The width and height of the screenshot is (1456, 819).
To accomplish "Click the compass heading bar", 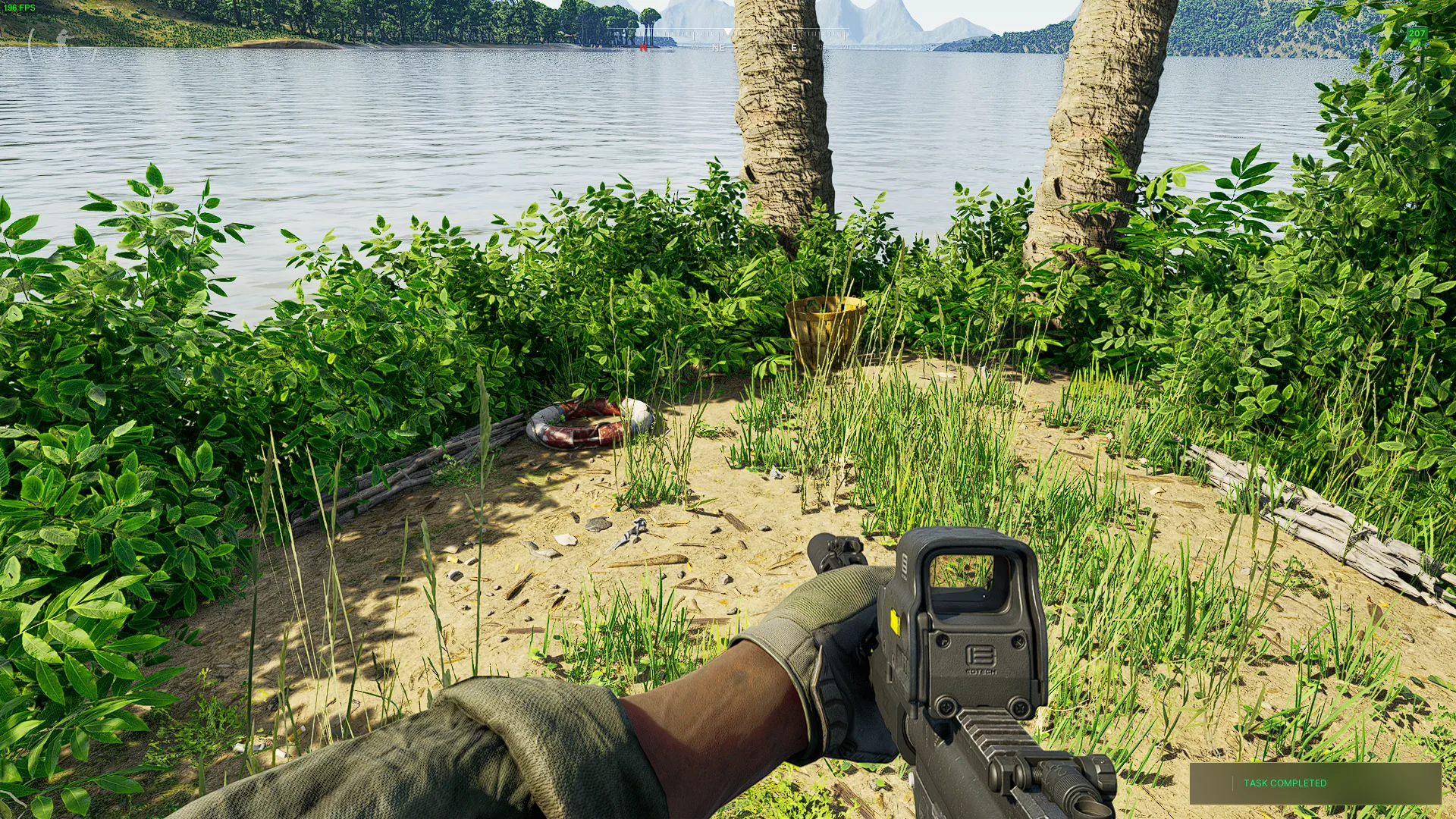I will click(x=728, y=39).
